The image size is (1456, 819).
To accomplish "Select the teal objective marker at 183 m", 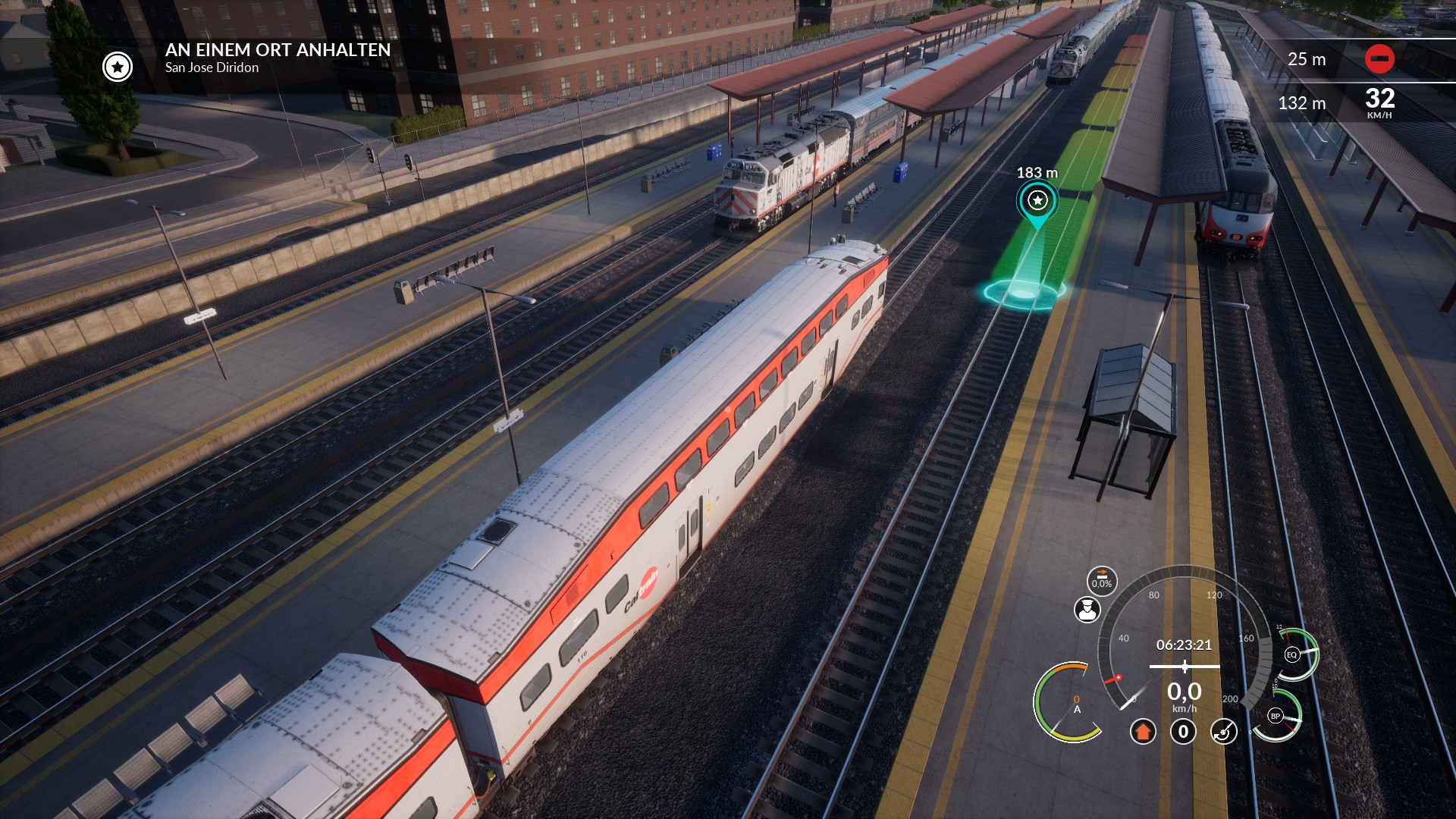I will pos(1037,201).
